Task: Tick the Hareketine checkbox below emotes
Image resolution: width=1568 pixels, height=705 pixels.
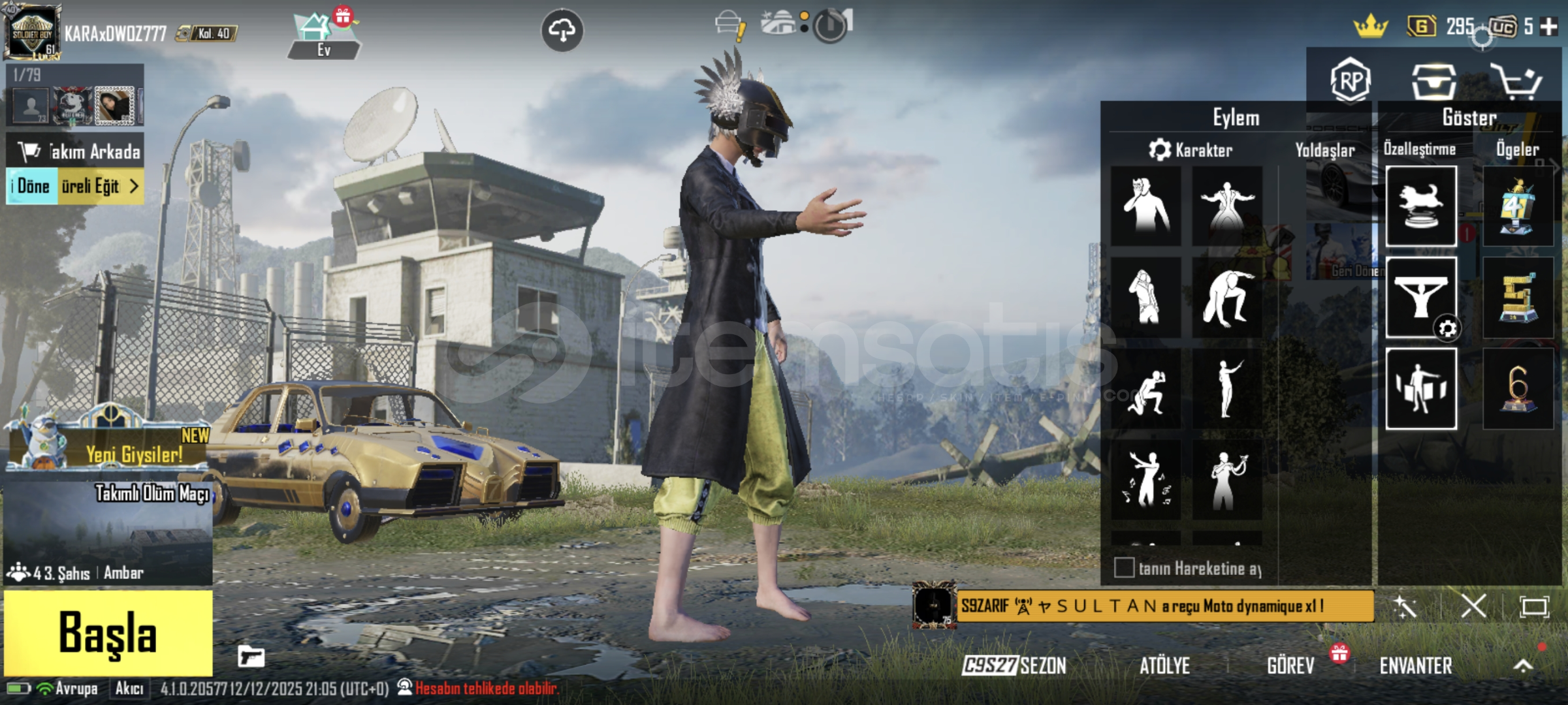Action: (1124, 567)
